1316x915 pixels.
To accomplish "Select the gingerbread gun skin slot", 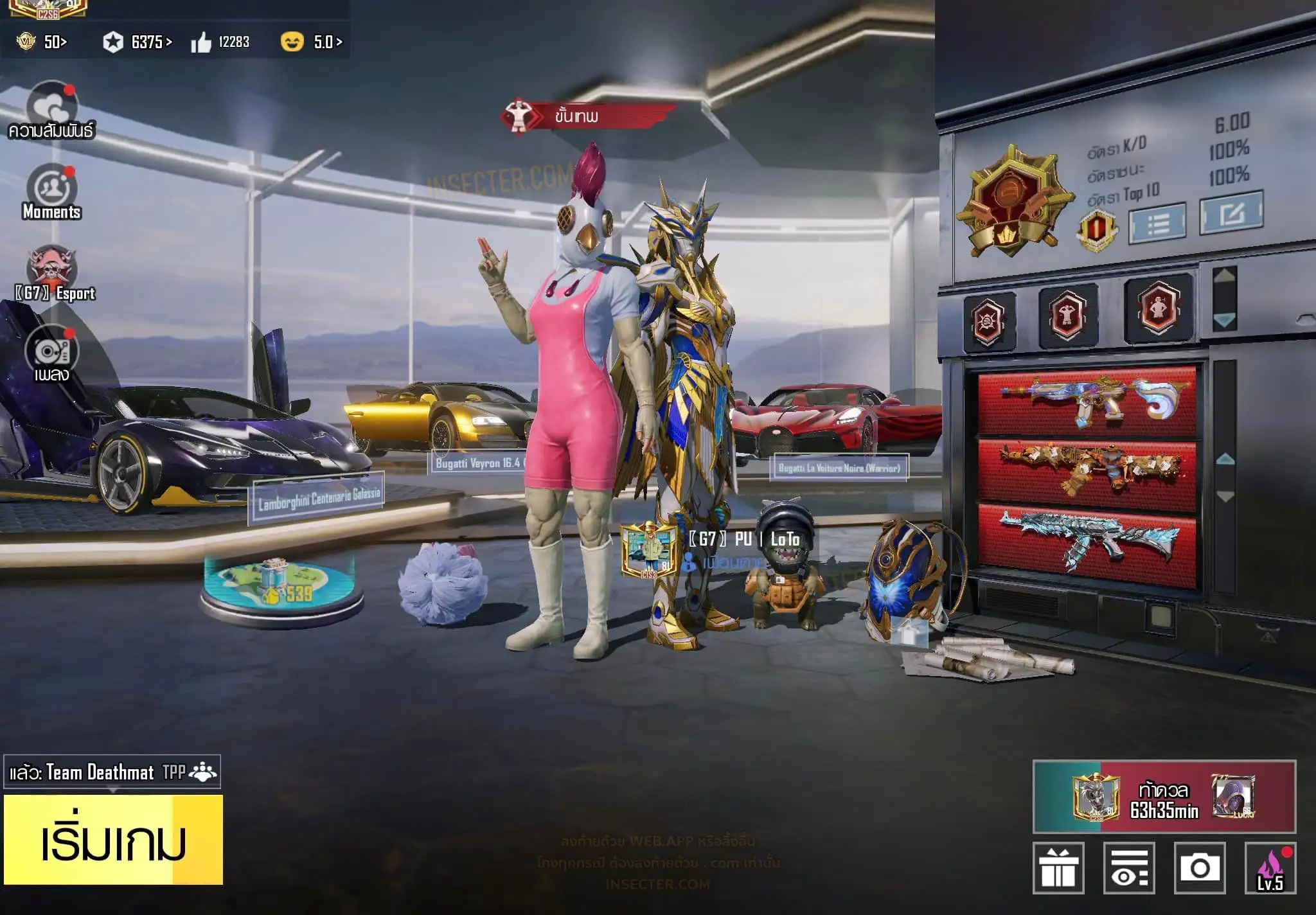I will [x=1087, y=472].
